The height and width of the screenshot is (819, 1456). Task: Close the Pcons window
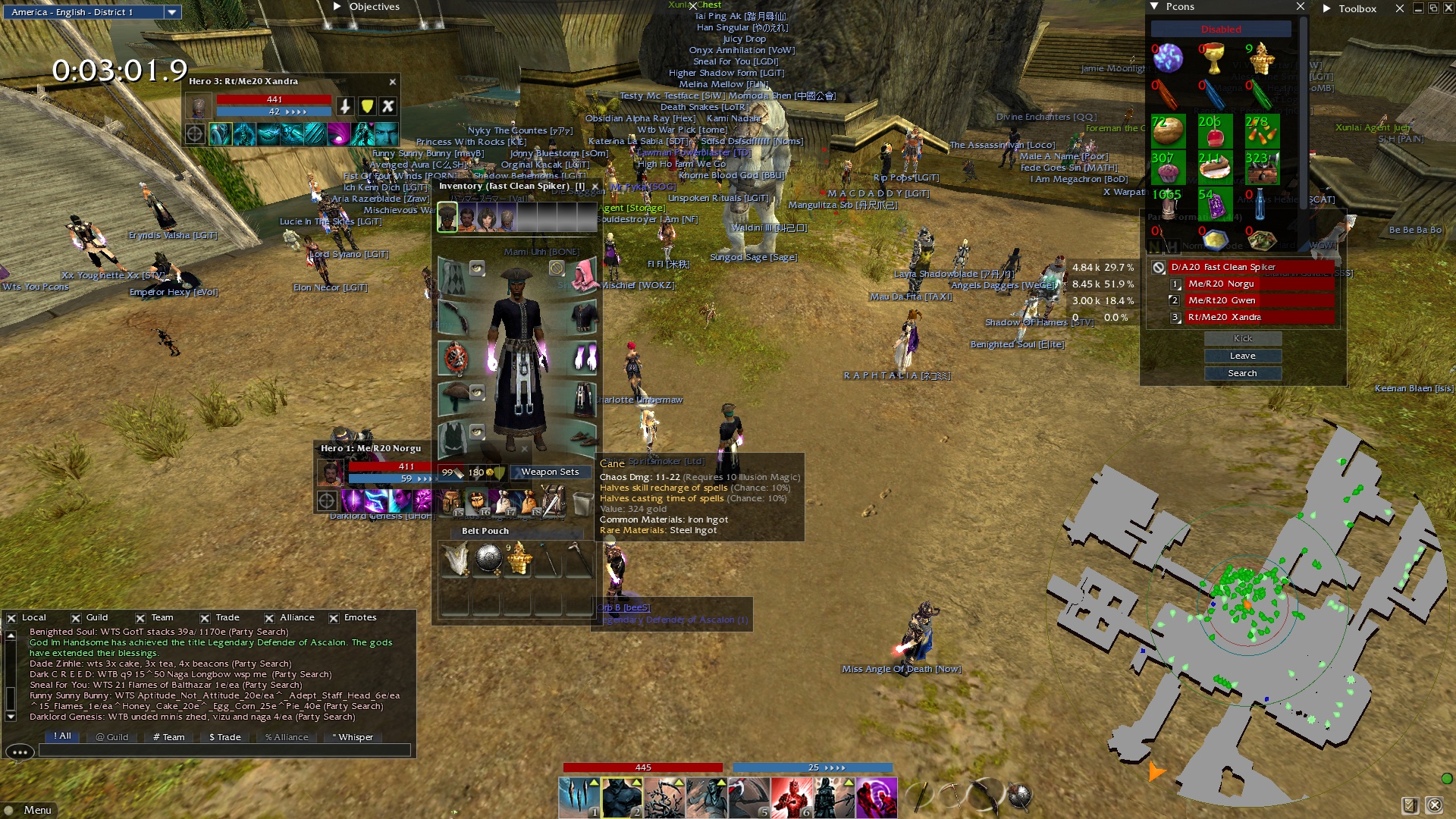click(x=1301, y=7)
